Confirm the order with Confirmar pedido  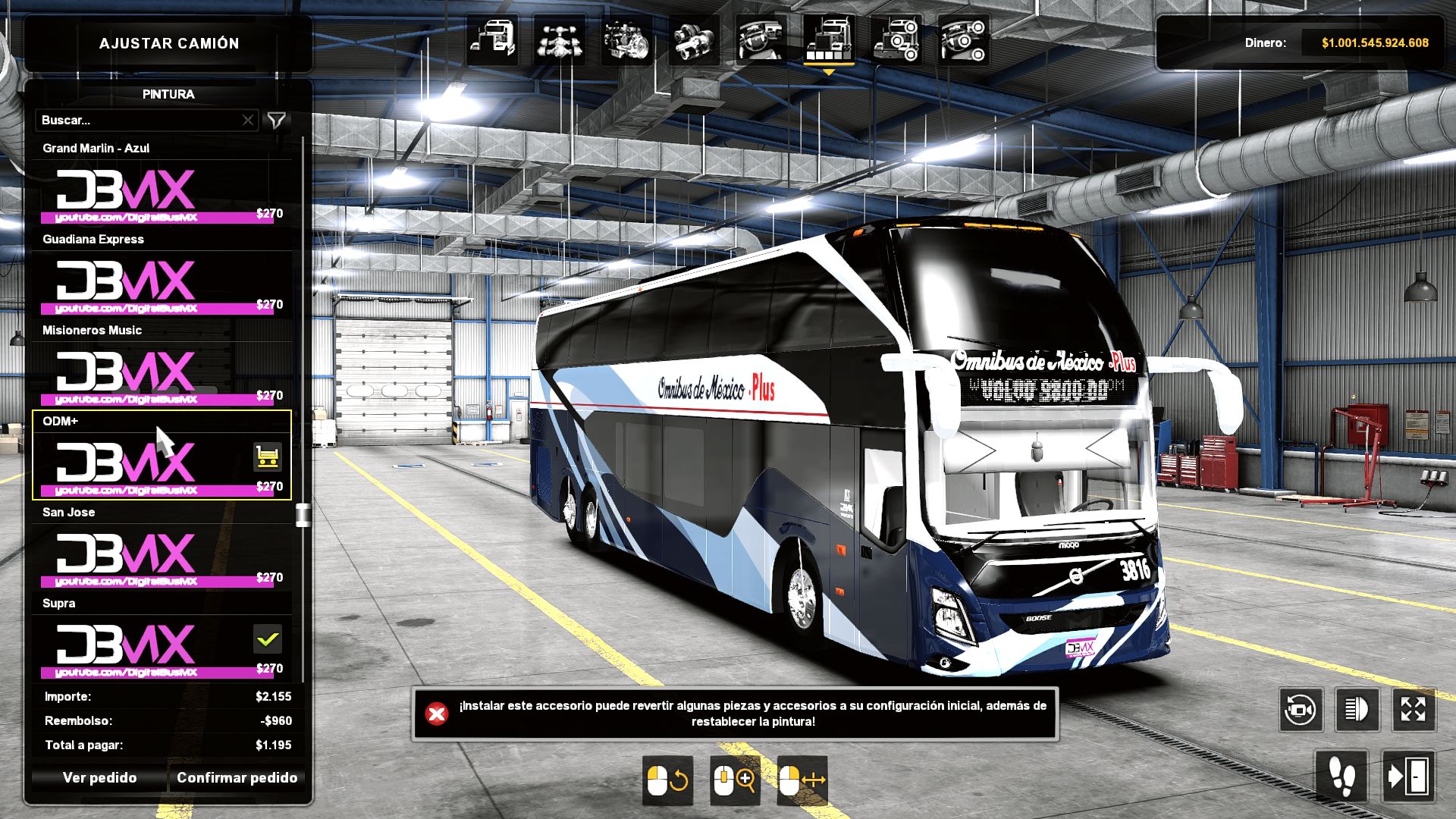pyautogui.click(x=237, y=778)
